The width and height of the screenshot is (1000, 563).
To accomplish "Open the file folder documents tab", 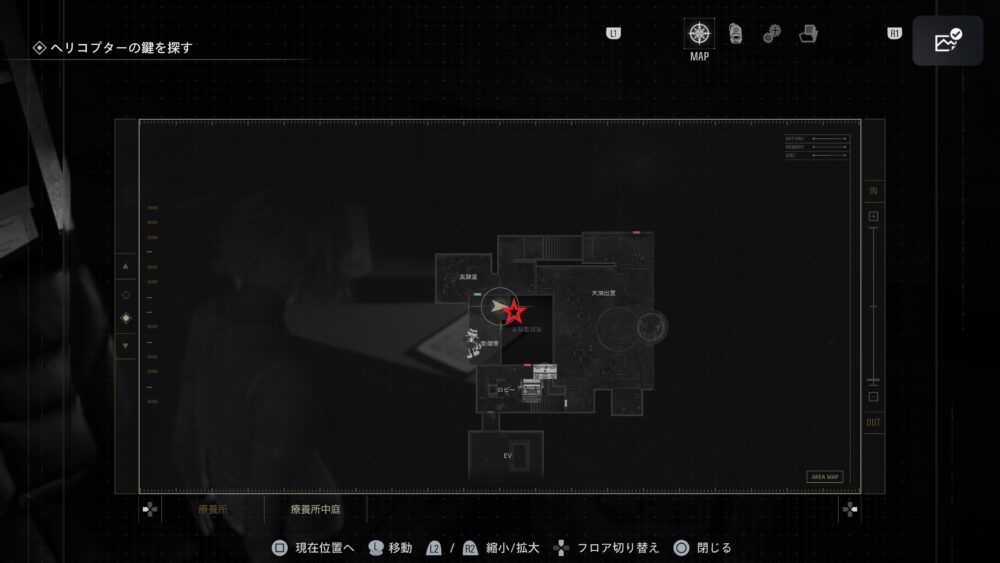I will point(808,34).
